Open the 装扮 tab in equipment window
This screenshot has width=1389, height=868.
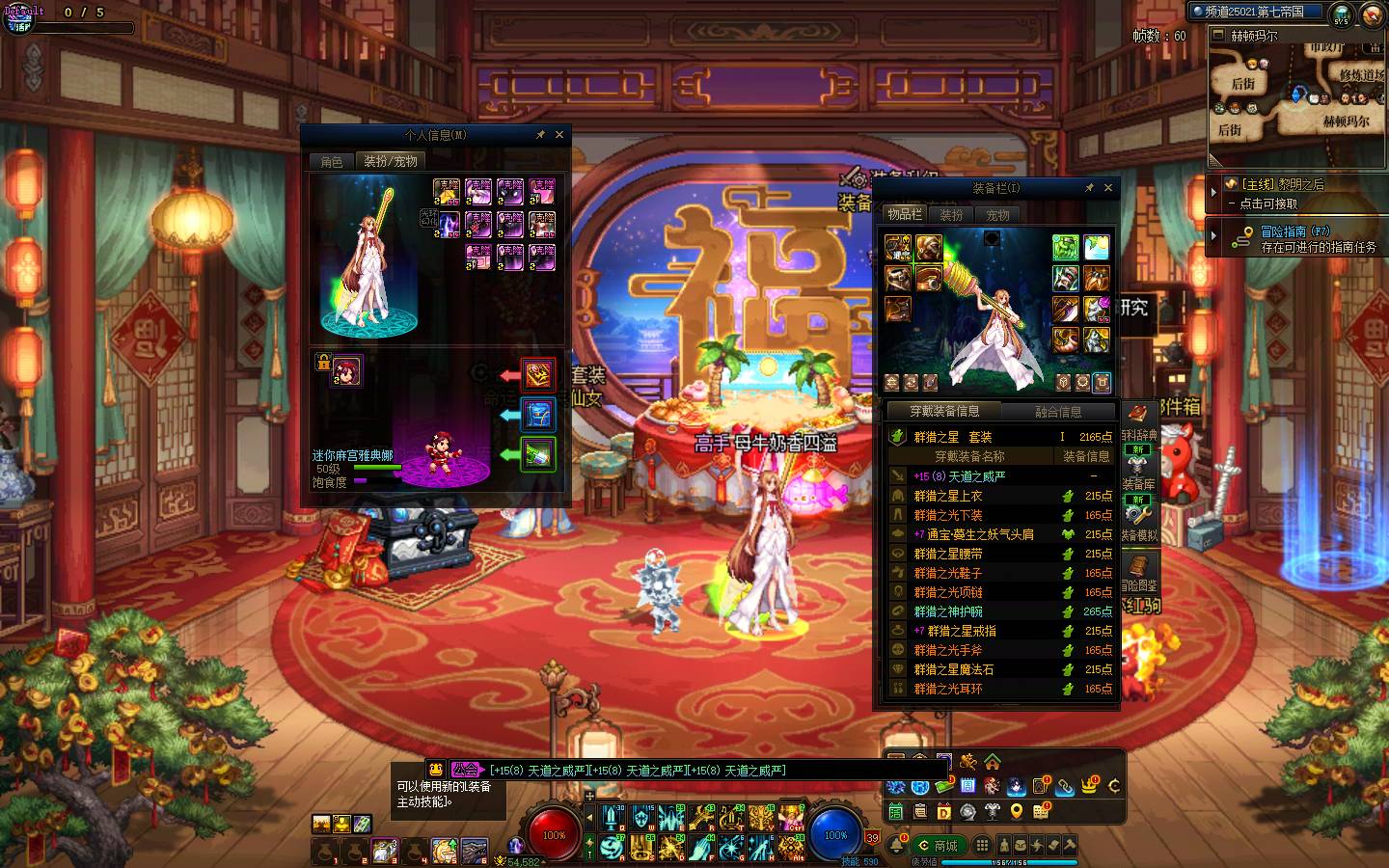pyautogui.click(x=951, y=215)
